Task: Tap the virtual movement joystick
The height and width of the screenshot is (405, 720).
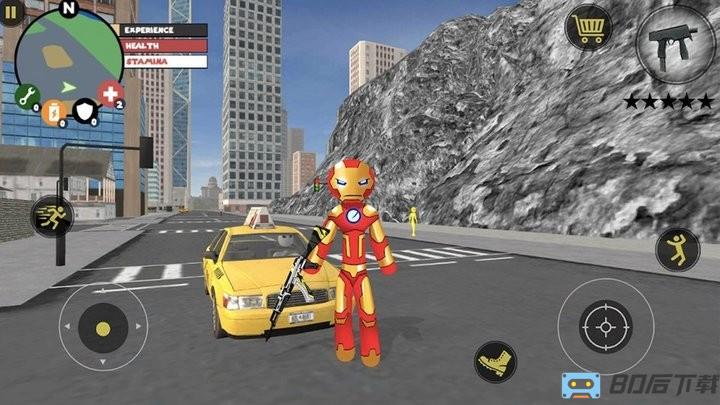Action: [x=103, y=327]
